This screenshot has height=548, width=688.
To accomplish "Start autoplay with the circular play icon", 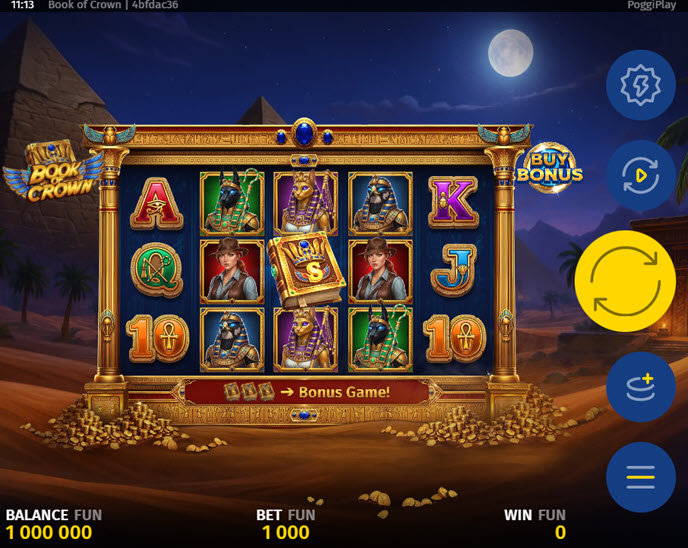I will point(640,176).
